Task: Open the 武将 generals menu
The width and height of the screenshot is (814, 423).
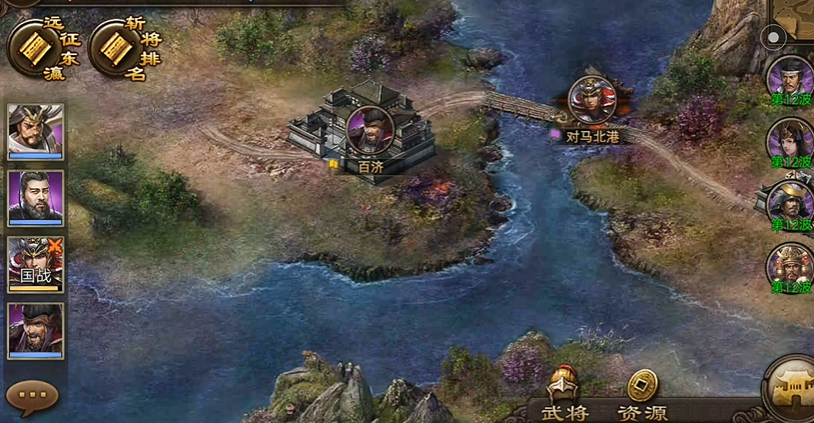Action: click(x=565, y=397)
